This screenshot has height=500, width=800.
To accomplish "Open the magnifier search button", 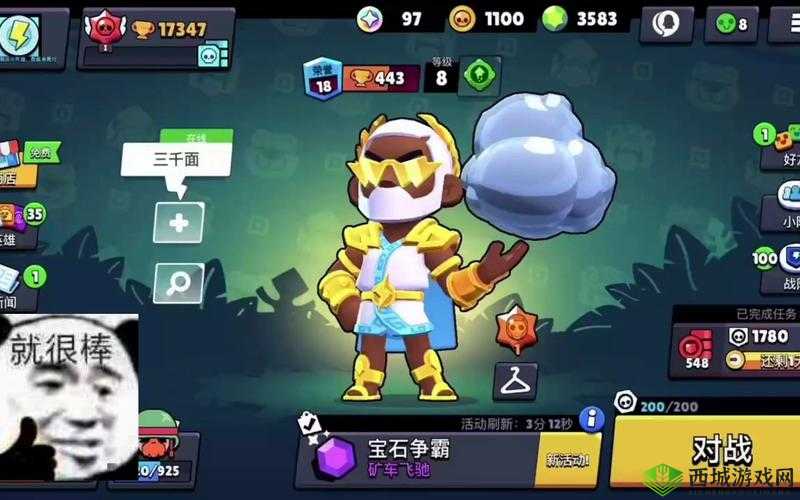I will point(178,283).
